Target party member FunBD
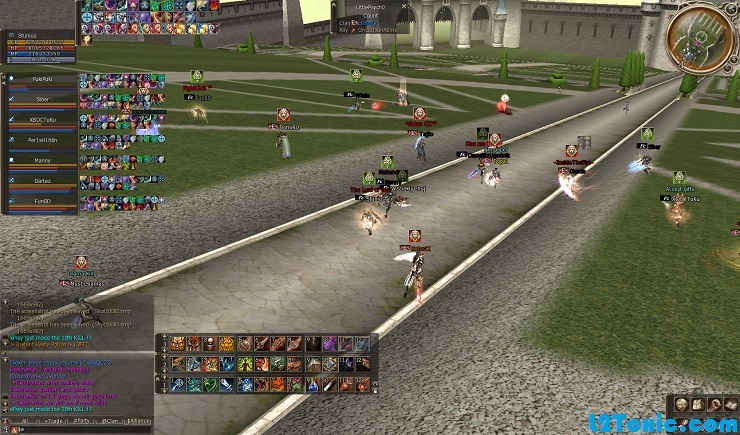 42,203
